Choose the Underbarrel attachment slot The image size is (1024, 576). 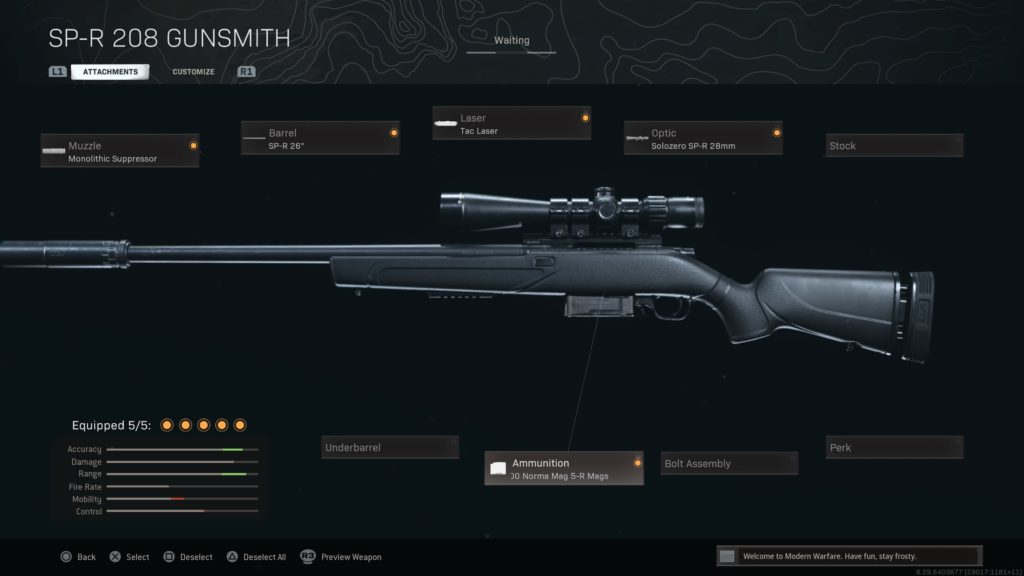click(390, 447)
